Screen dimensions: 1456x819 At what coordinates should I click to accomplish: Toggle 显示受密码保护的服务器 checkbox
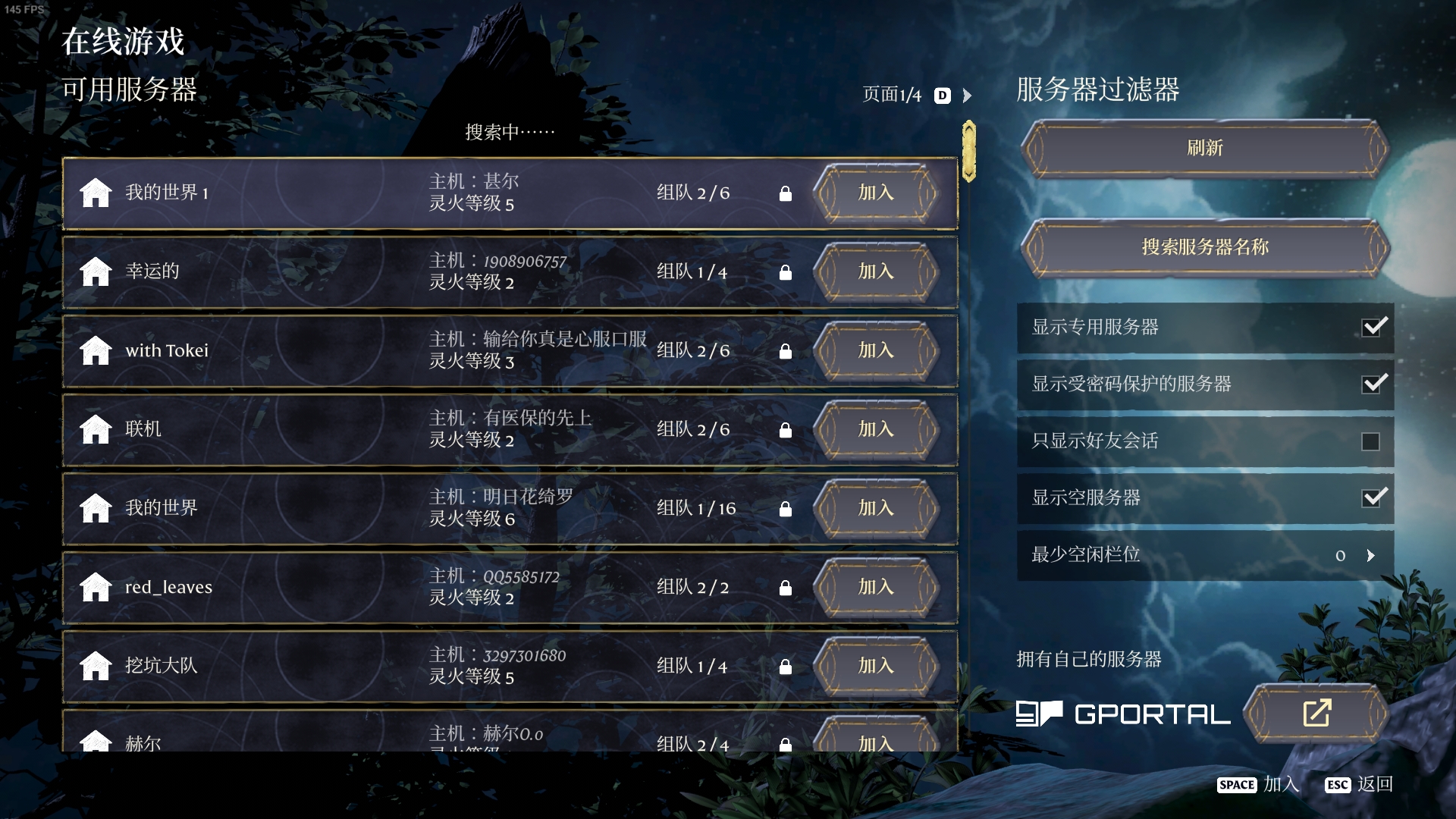click(1373, 384)
